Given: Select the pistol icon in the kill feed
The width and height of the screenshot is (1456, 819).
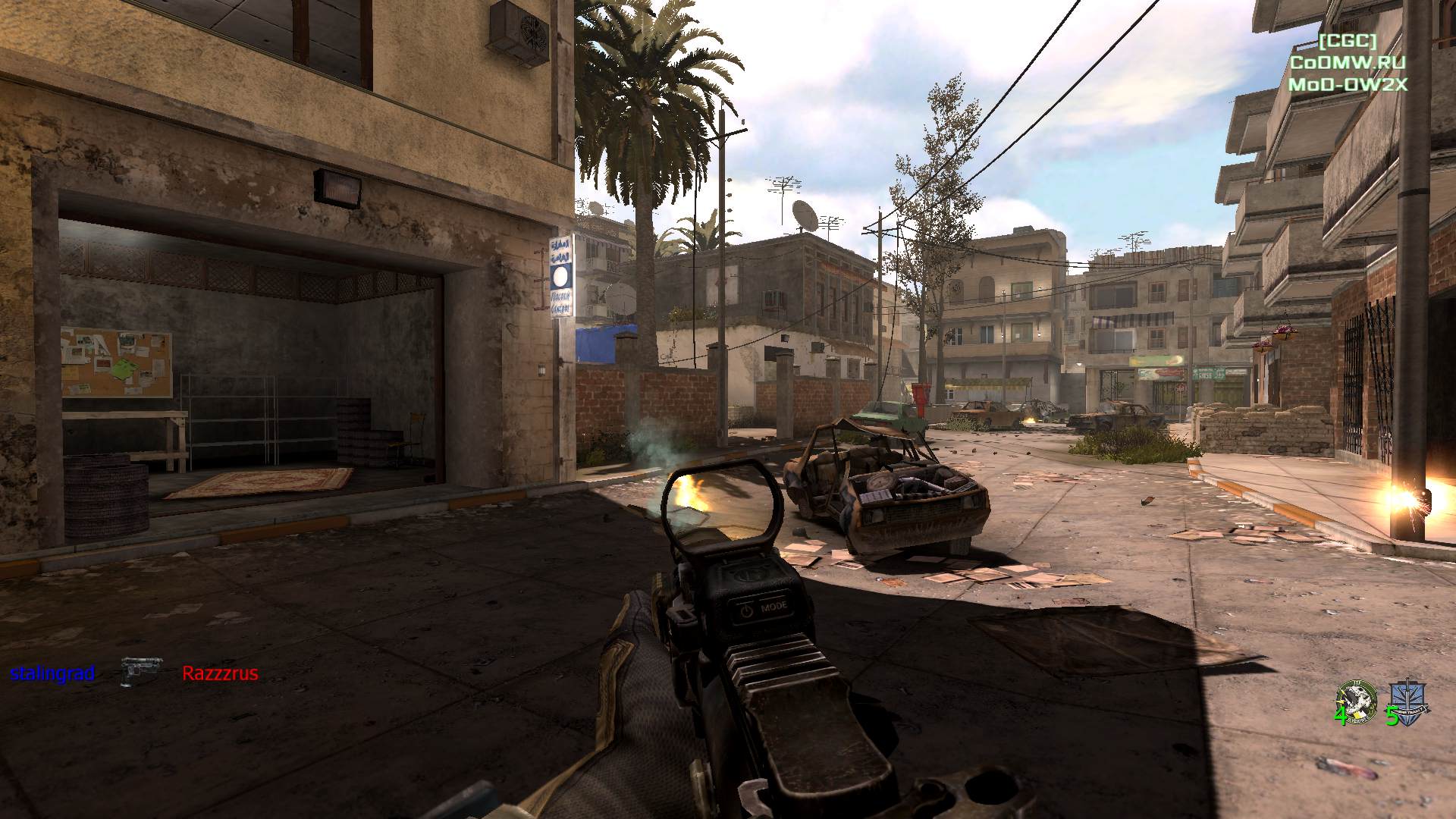Looking at the screenshot, I should [x=140, y=672].
